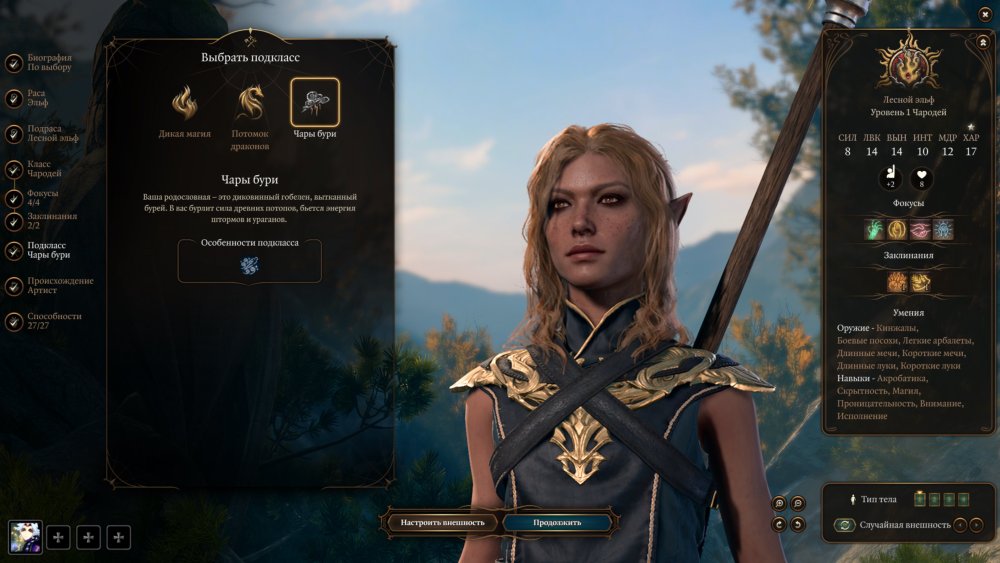The height and width of the screenshot is (563, 1000).
Task: Open the Класс Чародей step
Action: 15,170
